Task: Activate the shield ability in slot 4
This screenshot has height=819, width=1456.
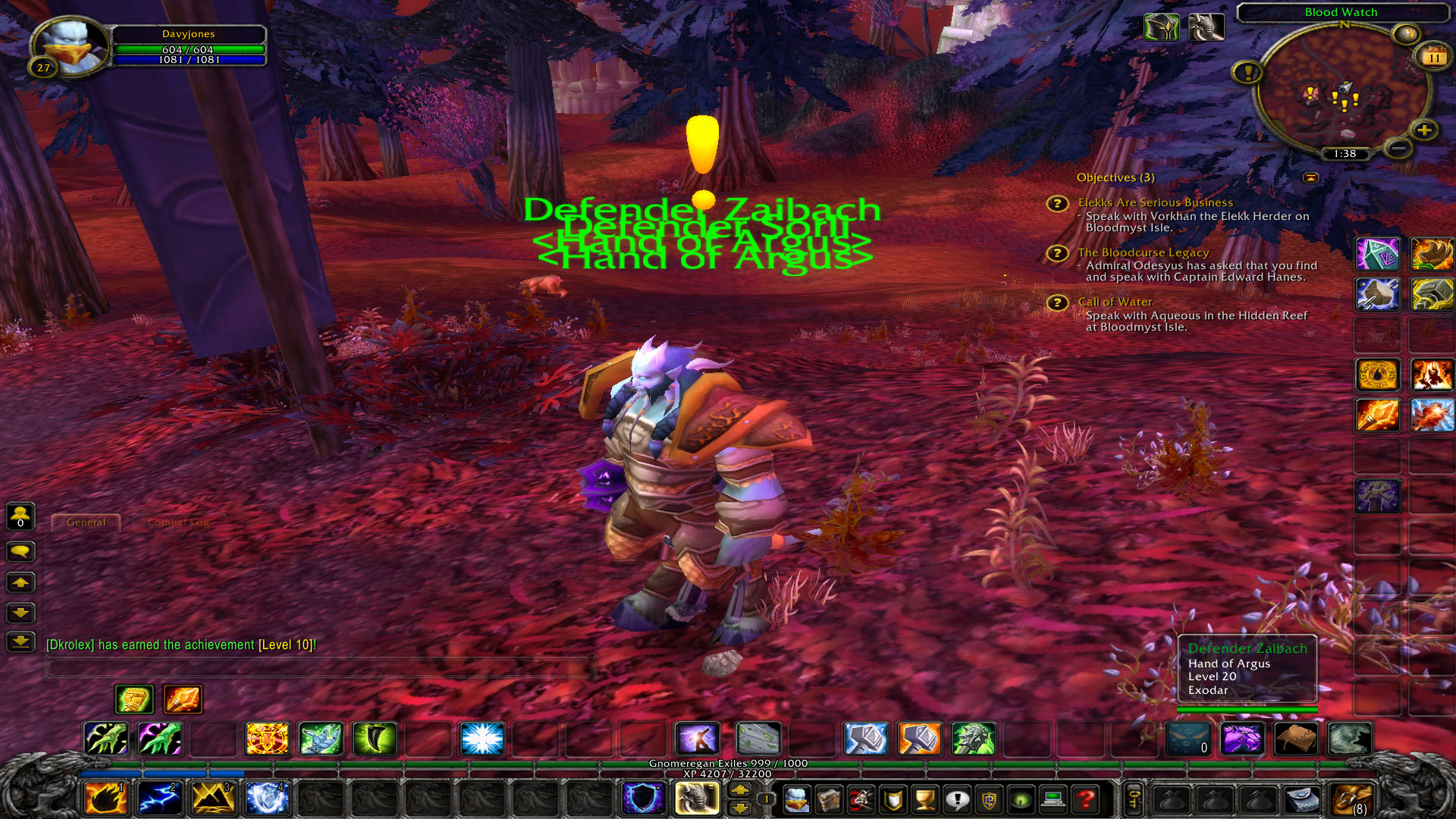Action: pos(267,799)
